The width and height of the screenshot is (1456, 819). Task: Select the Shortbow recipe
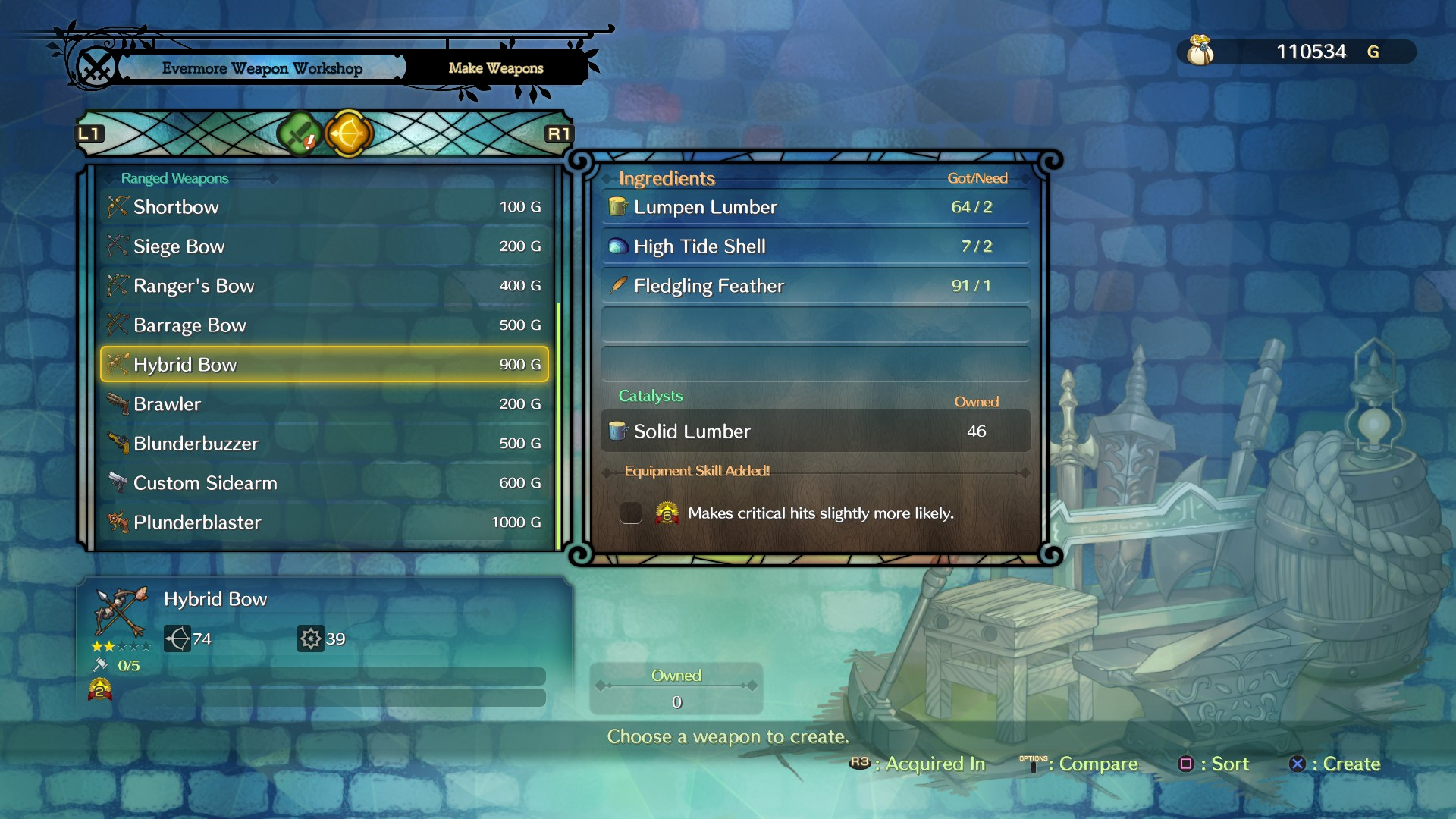pyautogui.click(x=325, y=207)
